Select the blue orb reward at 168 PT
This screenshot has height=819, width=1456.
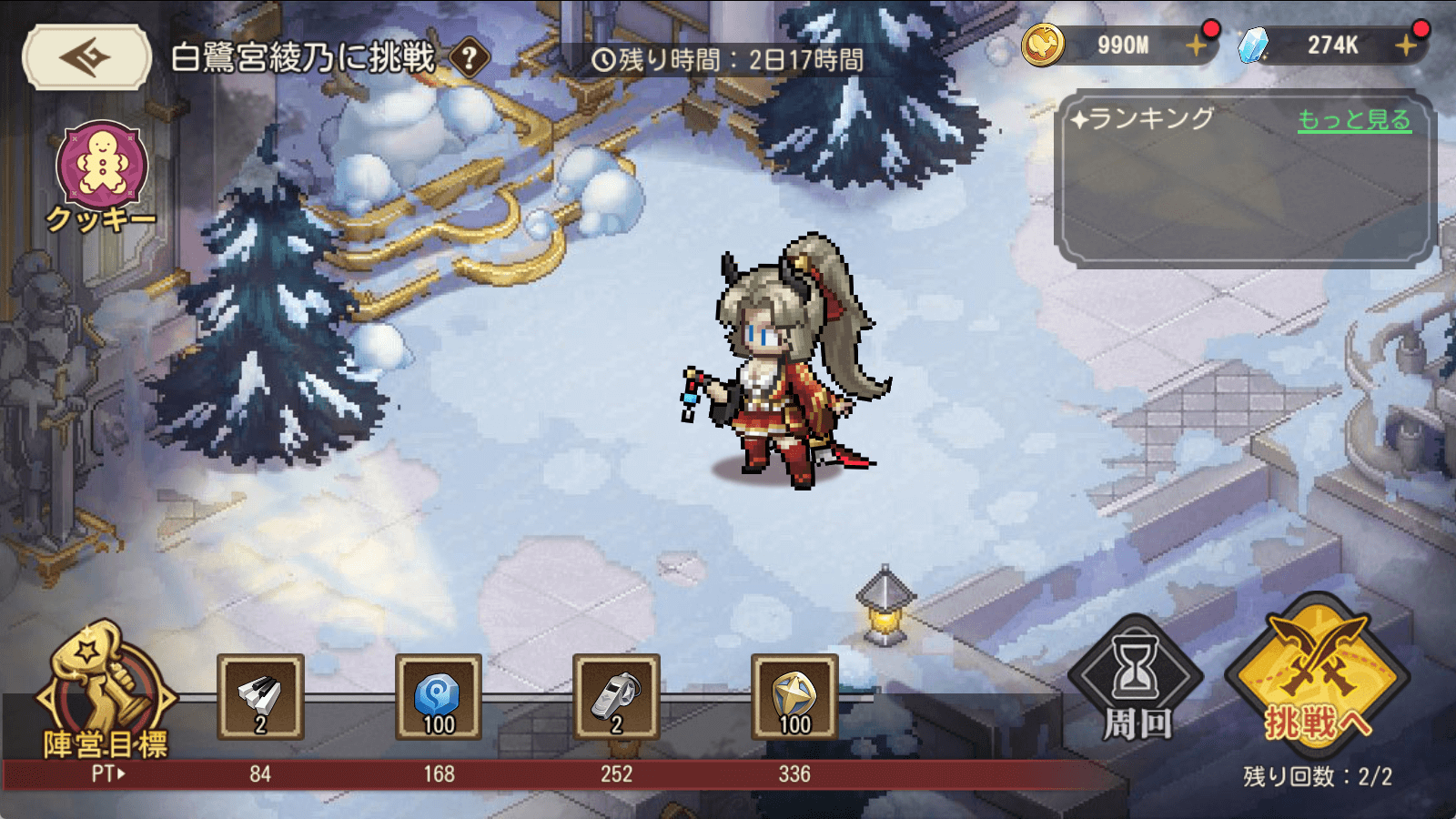(x=439, y=697)
